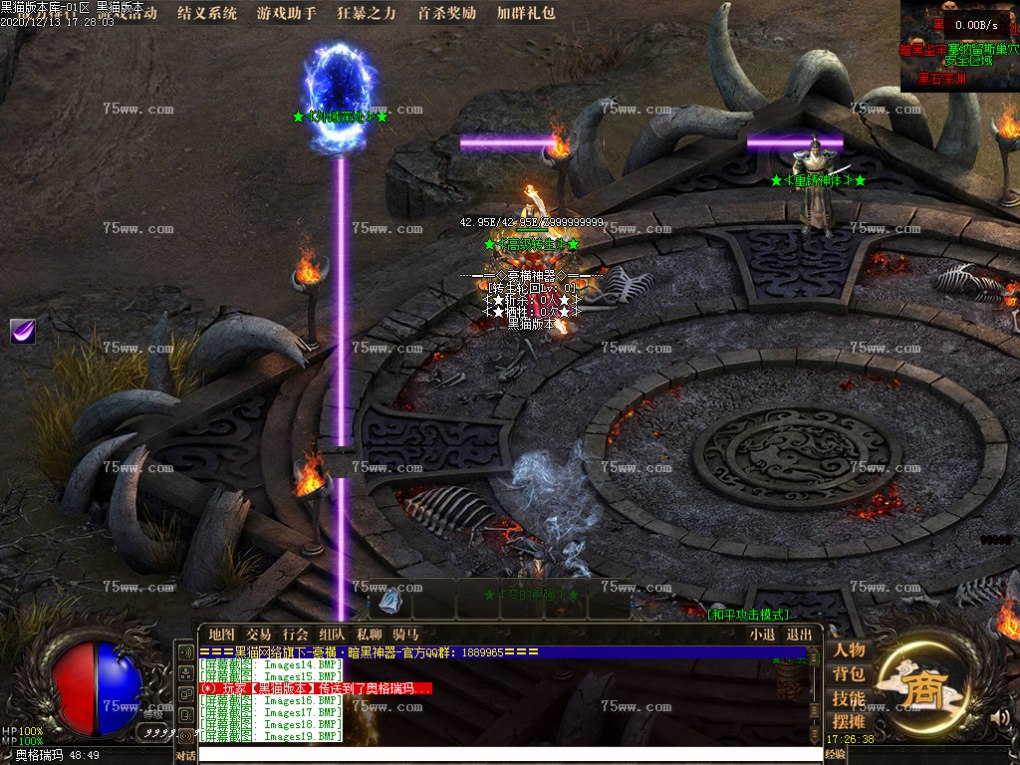Switch to the 组队 team tab
The width and height of the screenshot is (1020, 765).
[332, 634]
